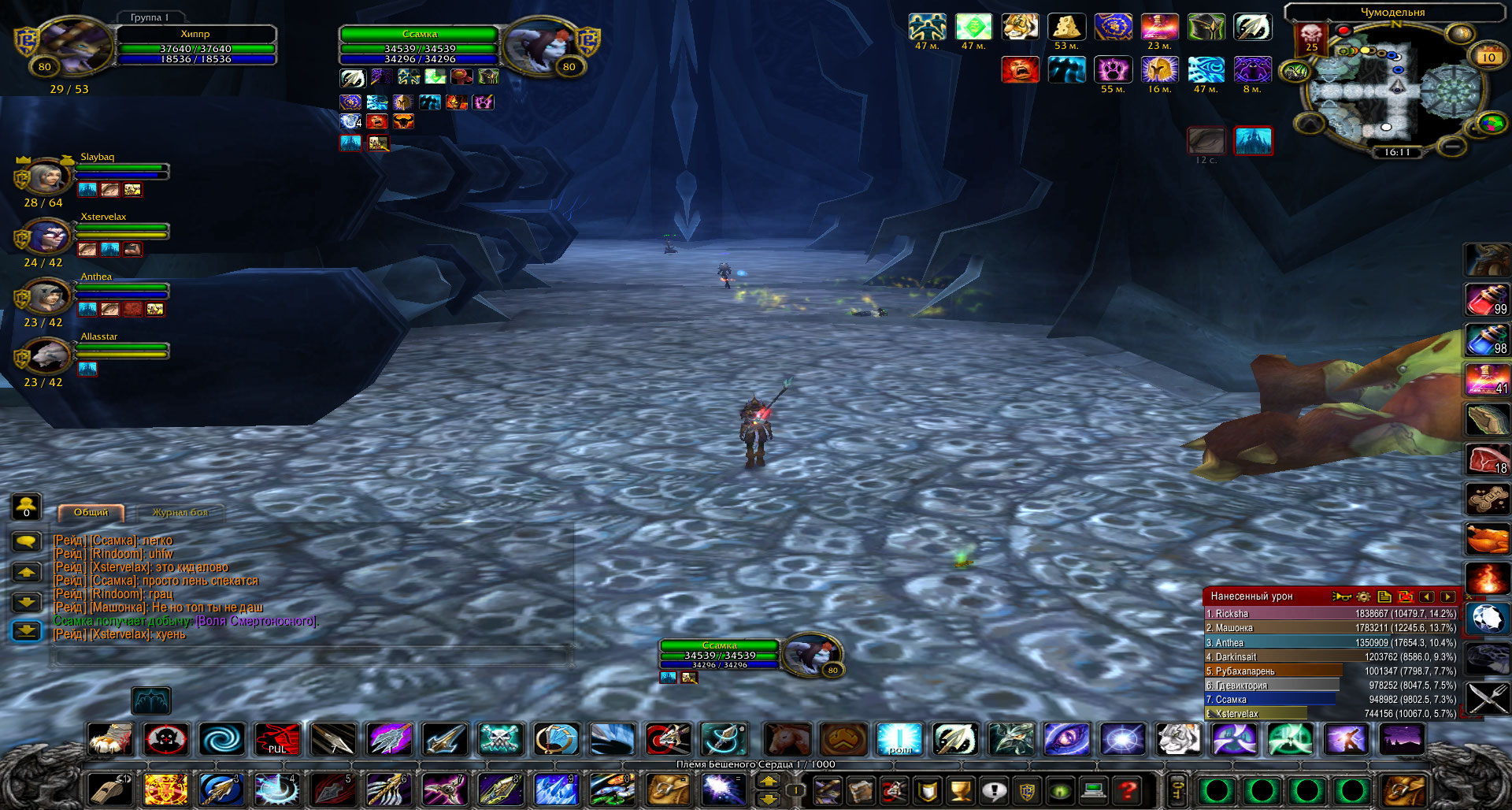Activate the skull and crossbones ability
This screenshot has width=1512, height=810.
pyautogui.click(x=500, y=740)
